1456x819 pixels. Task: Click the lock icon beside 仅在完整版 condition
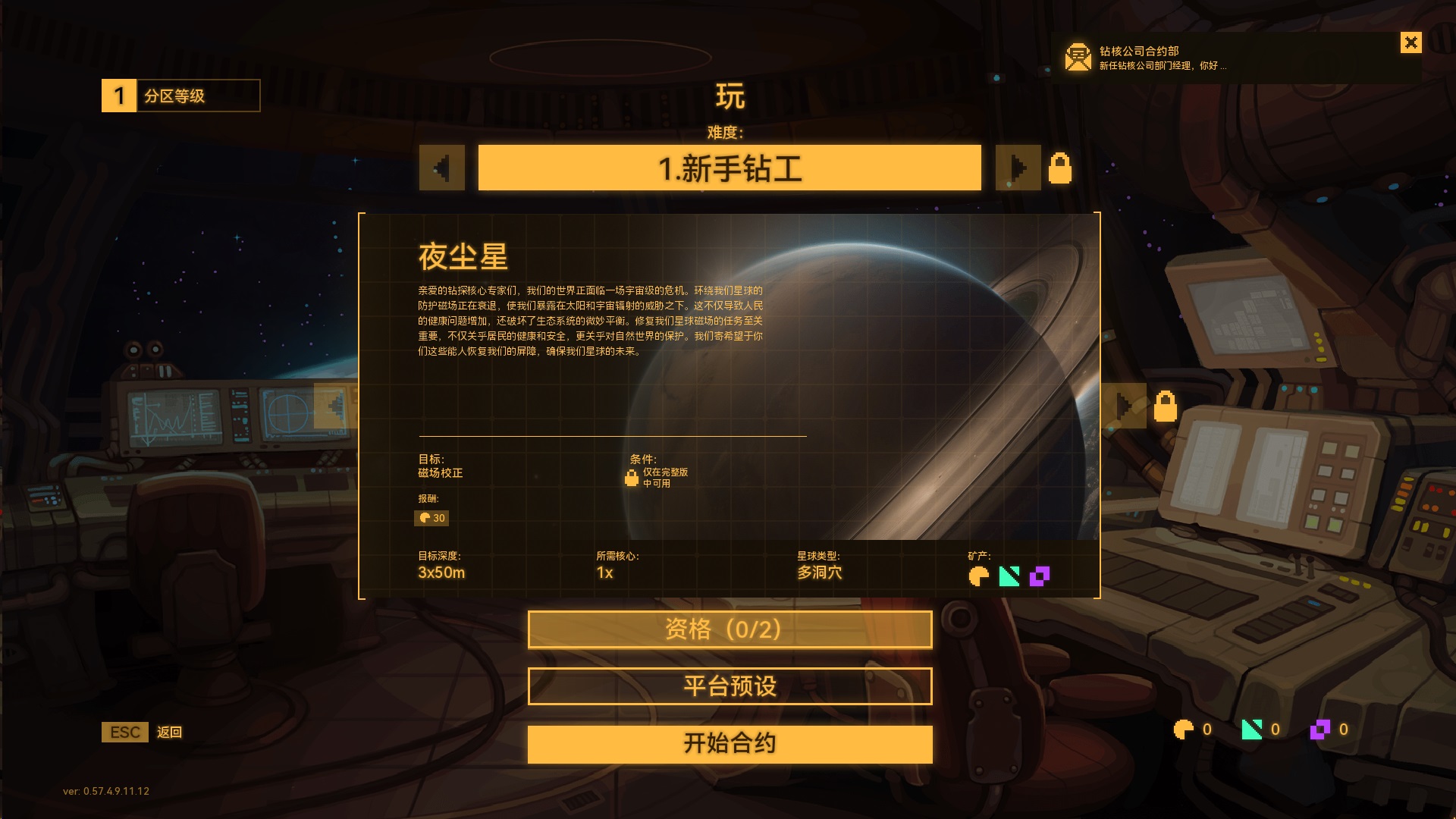[x=632, y=478]
